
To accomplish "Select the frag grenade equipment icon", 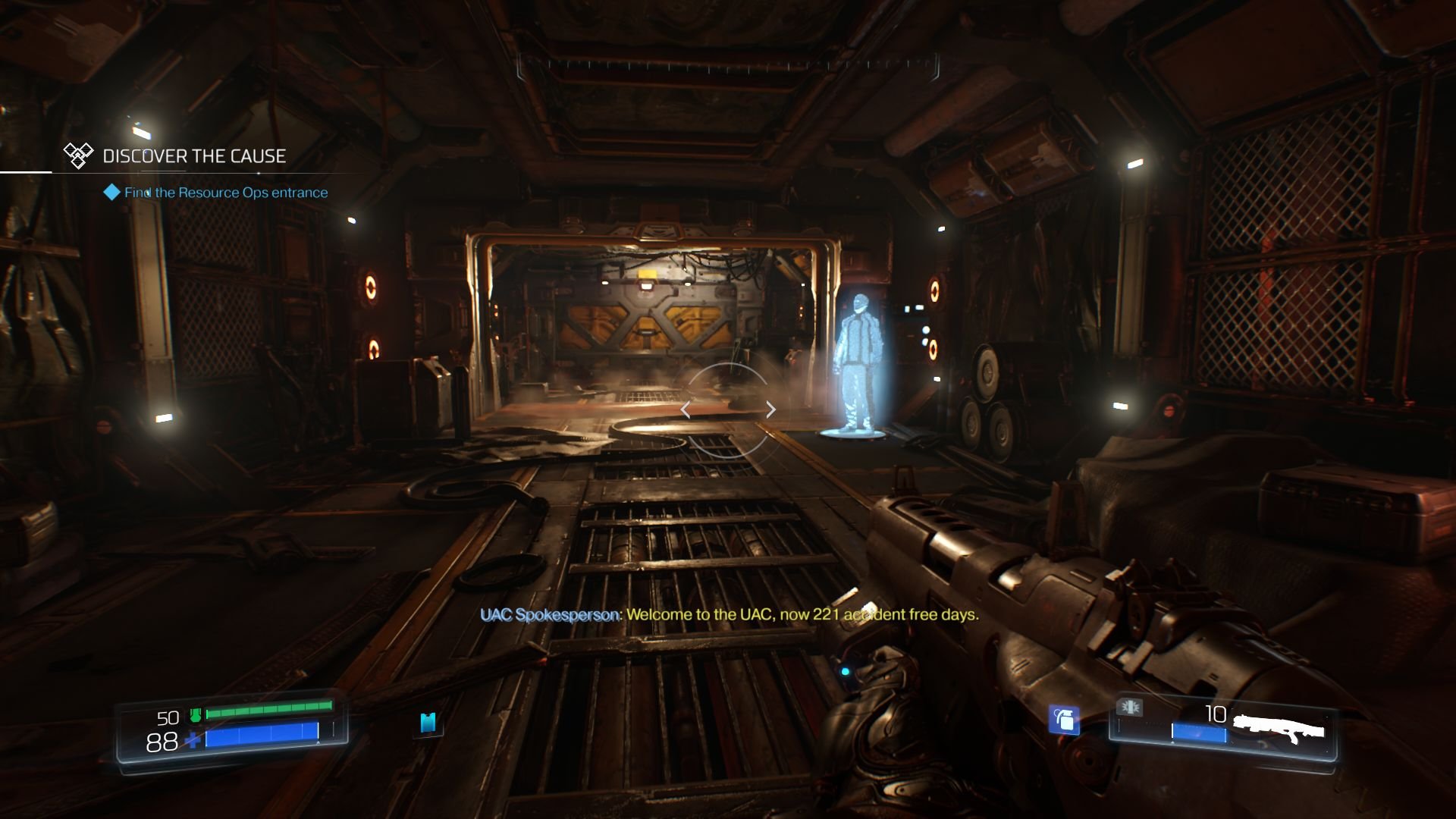I will click(x=1064, y=720).
